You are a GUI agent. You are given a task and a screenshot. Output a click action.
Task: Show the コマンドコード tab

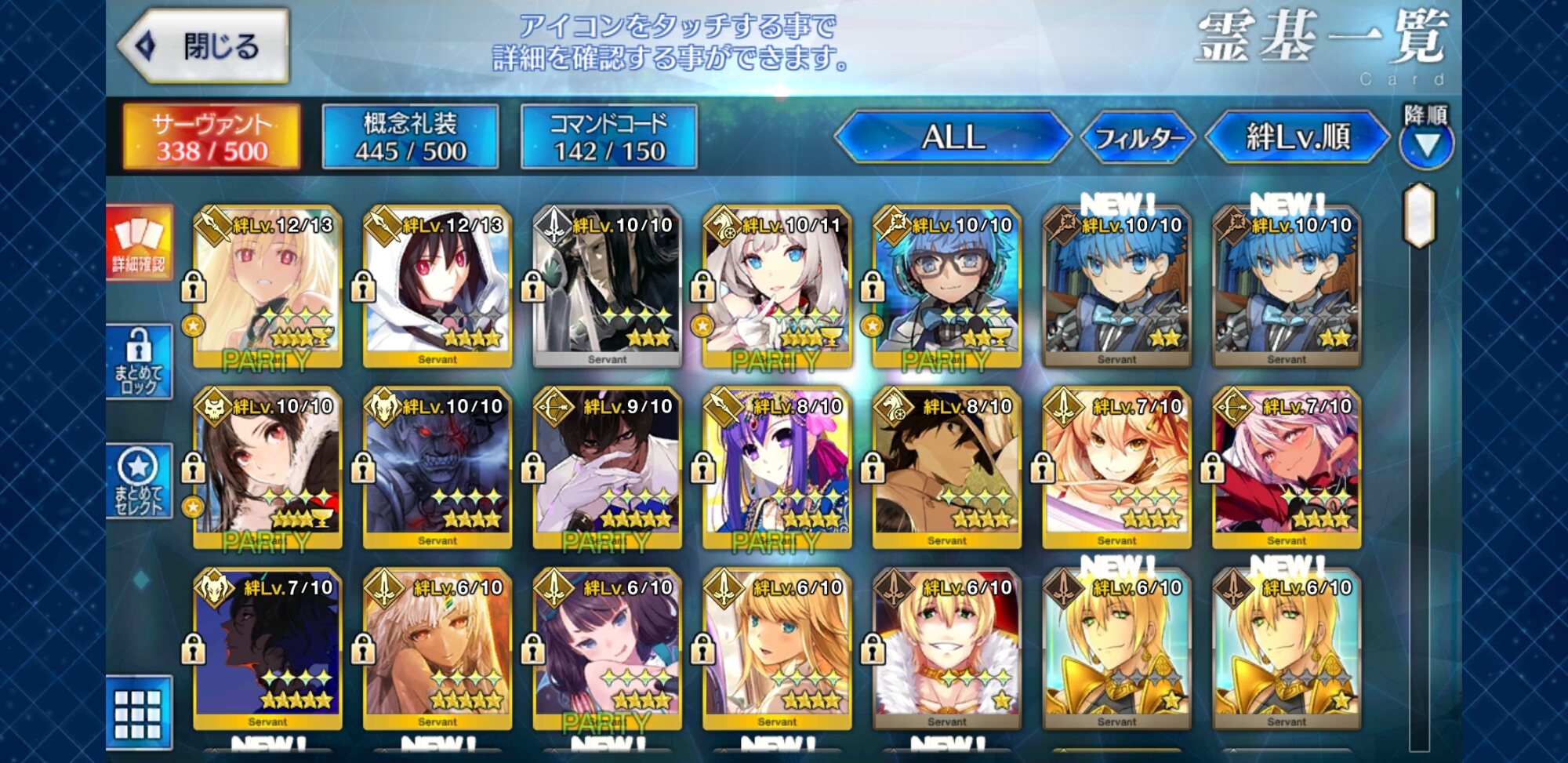[x=608, y=137]
